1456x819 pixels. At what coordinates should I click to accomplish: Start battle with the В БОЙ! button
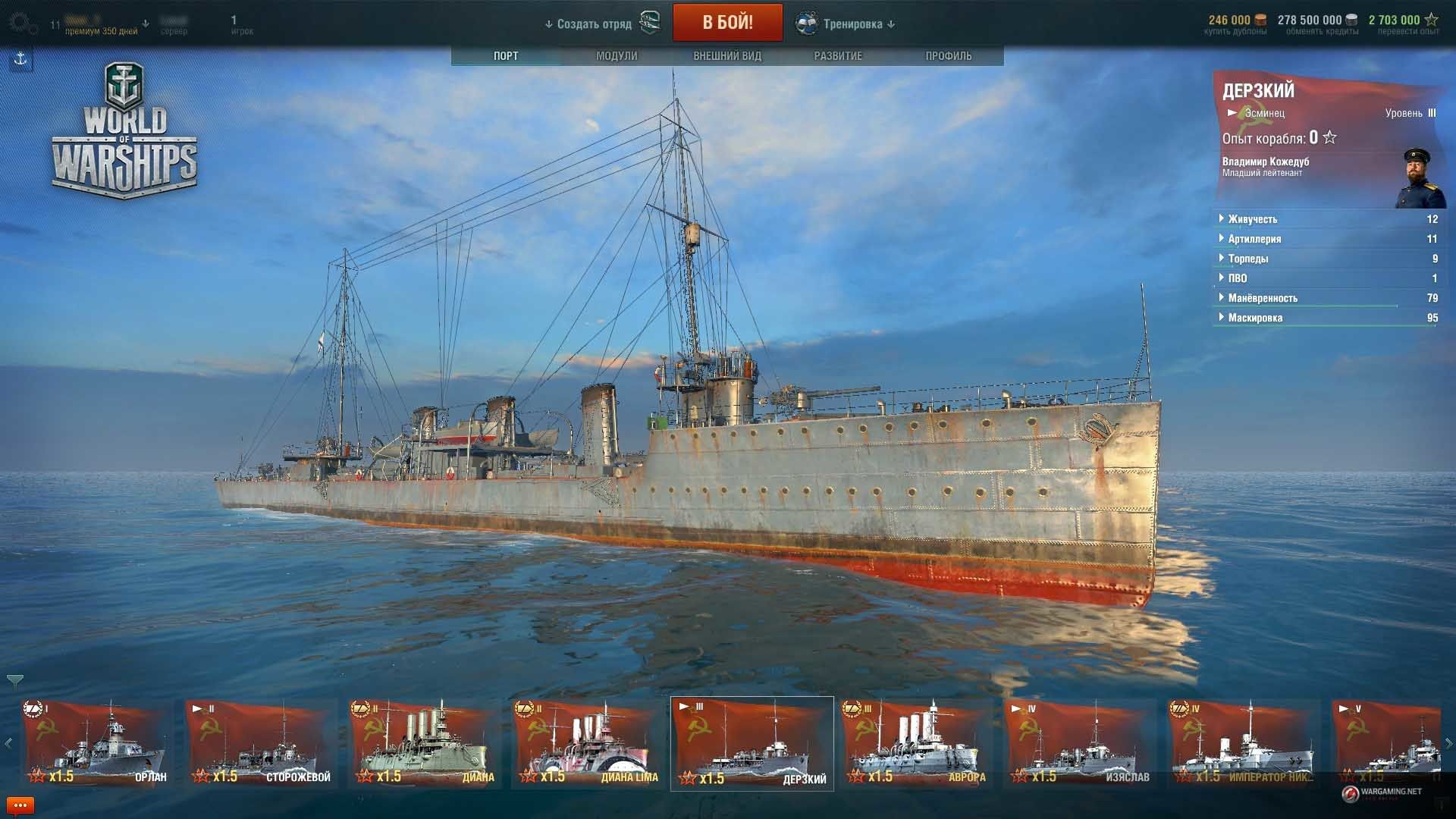click(x=727, y=23)
